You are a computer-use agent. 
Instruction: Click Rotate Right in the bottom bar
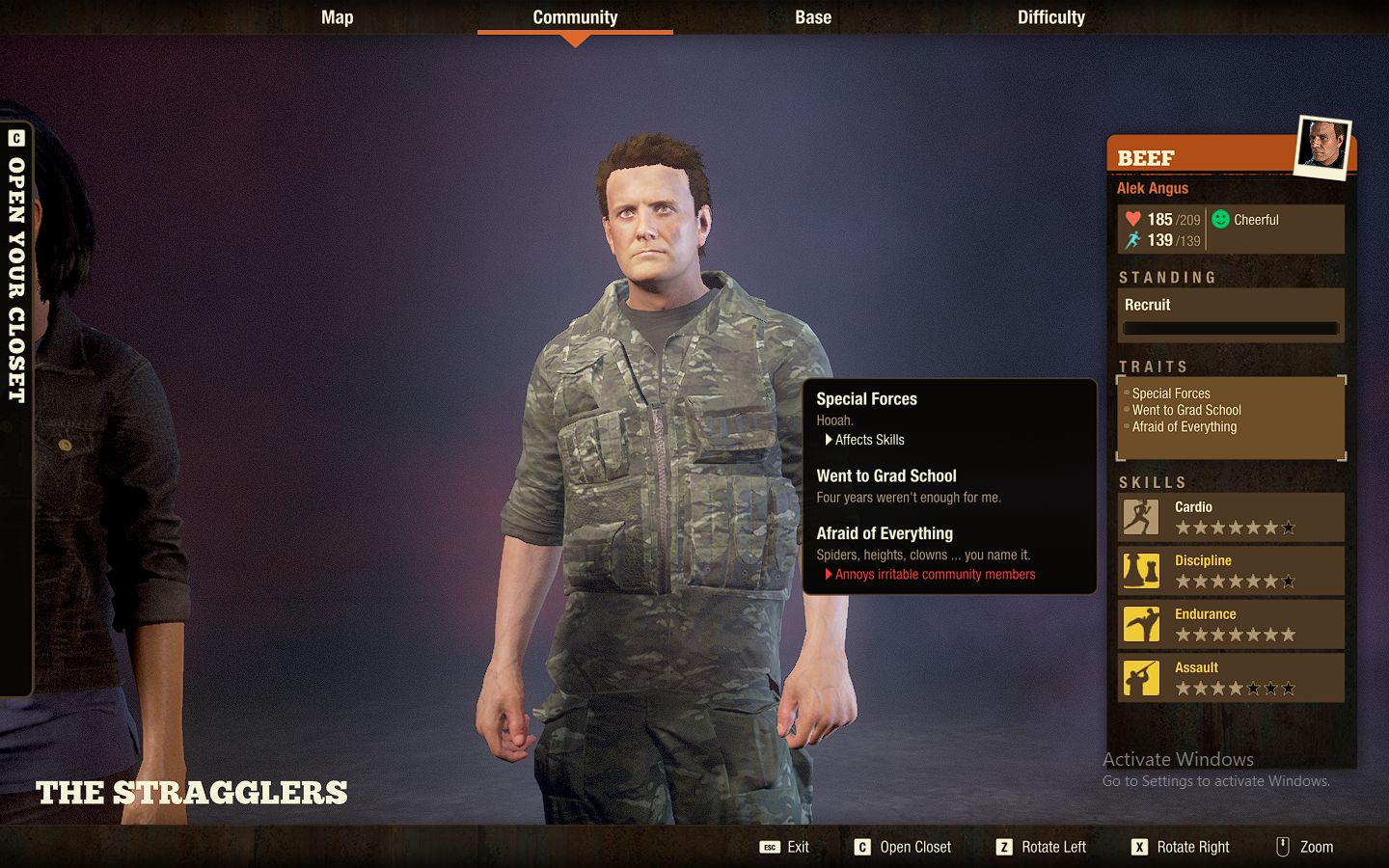[x=1192, y=847]
